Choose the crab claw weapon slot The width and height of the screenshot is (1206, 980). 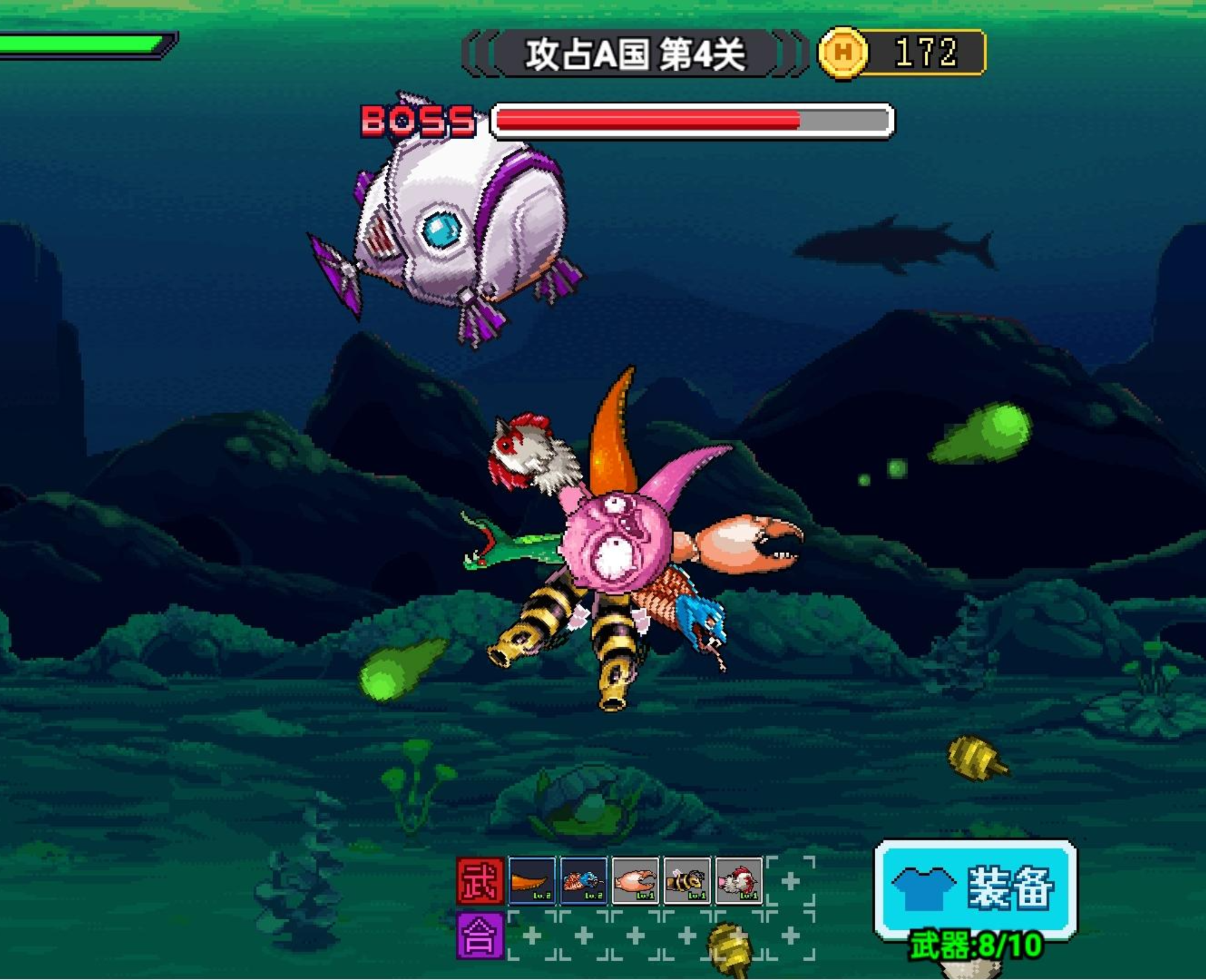[635, 881]
